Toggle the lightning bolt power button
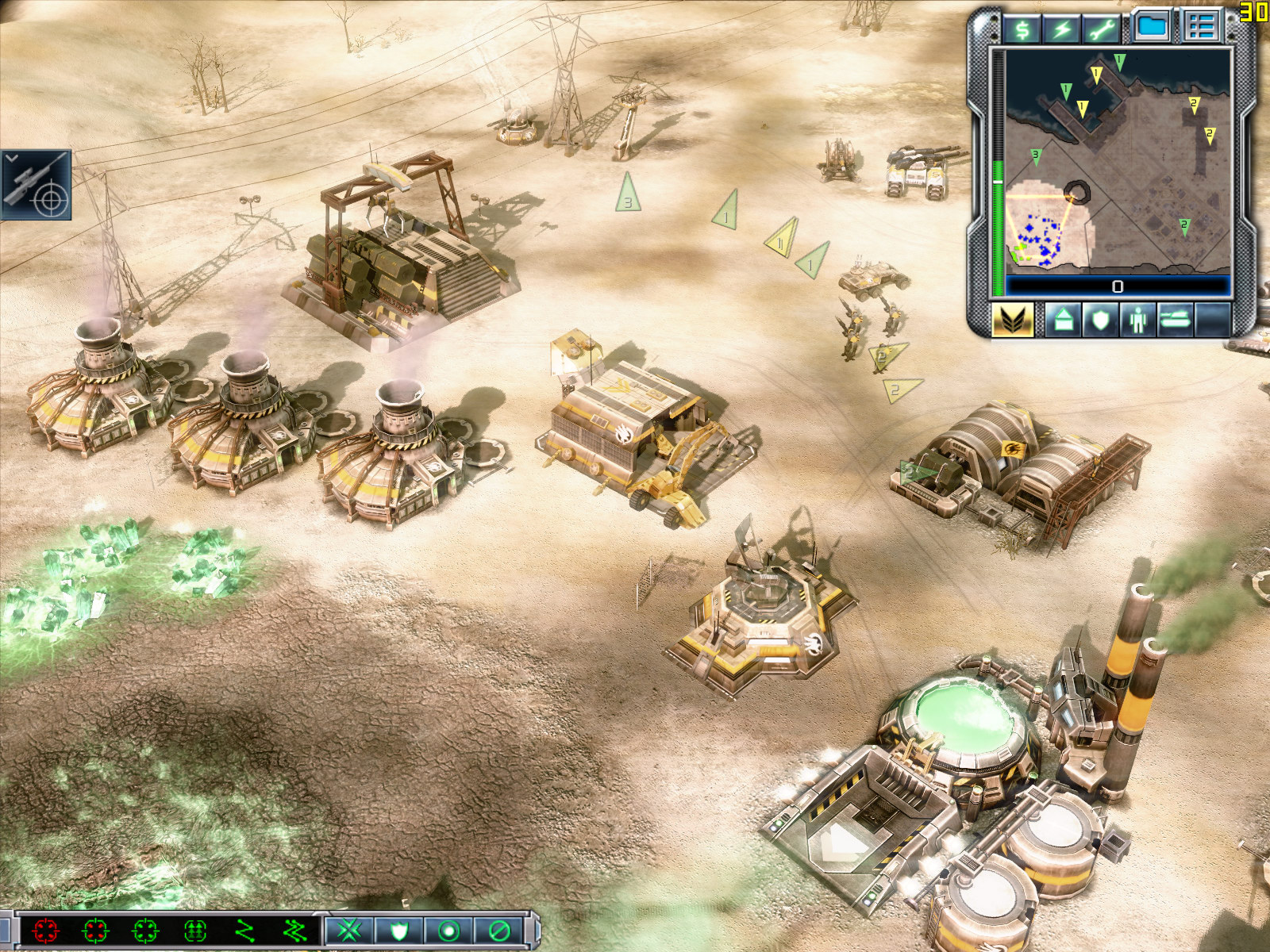This screenshot has height=952, width=1270. (1062, 29)
